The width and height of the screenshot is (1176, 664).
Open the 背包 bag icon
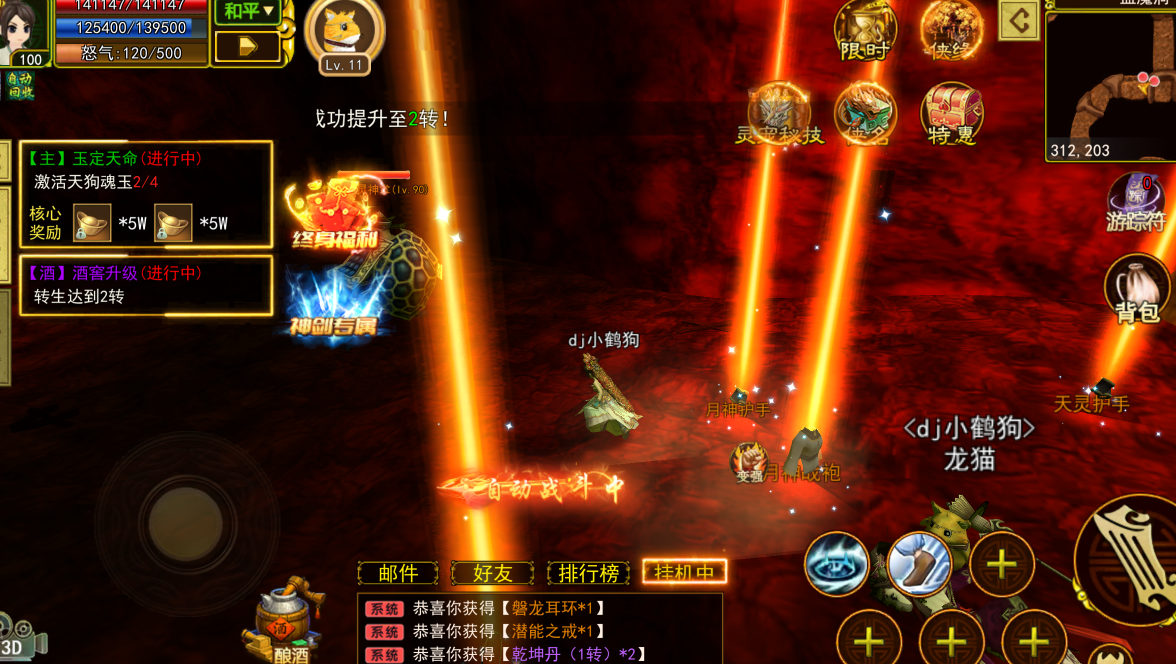1137,289
